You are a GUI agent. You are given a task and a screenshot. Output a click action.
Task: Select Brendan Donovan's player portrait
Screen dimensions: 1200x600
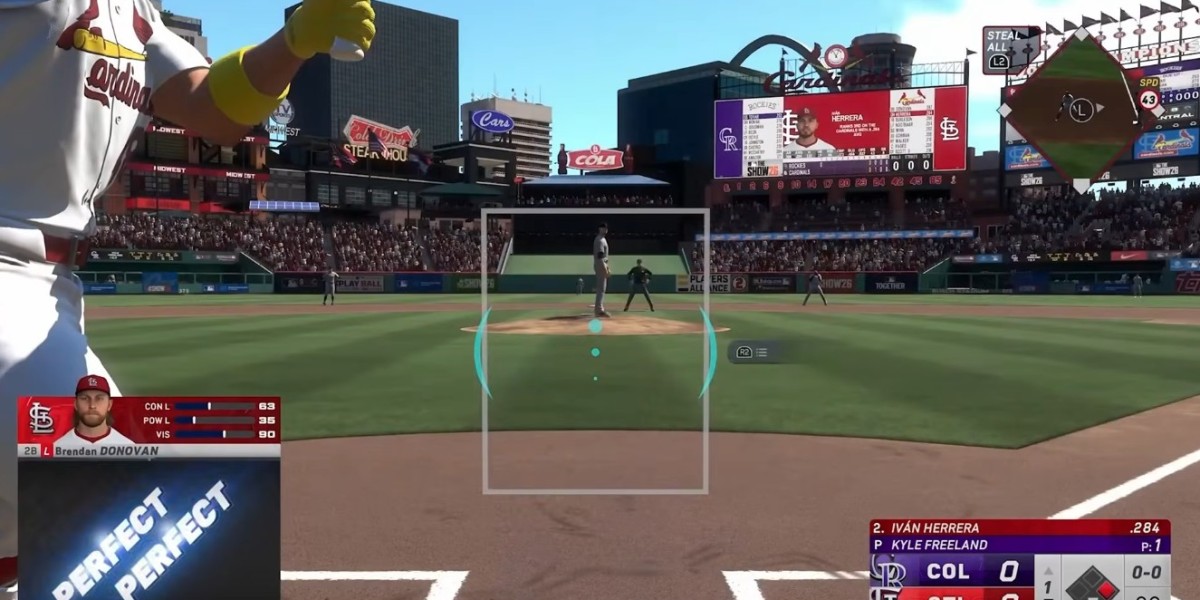93,410
